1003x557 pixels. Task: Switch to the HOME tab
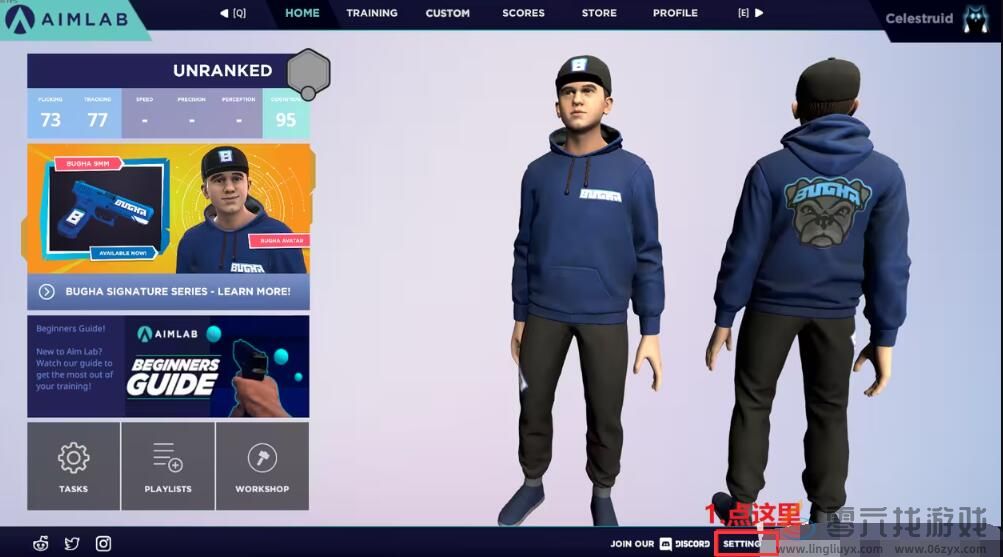pos(302,13)
